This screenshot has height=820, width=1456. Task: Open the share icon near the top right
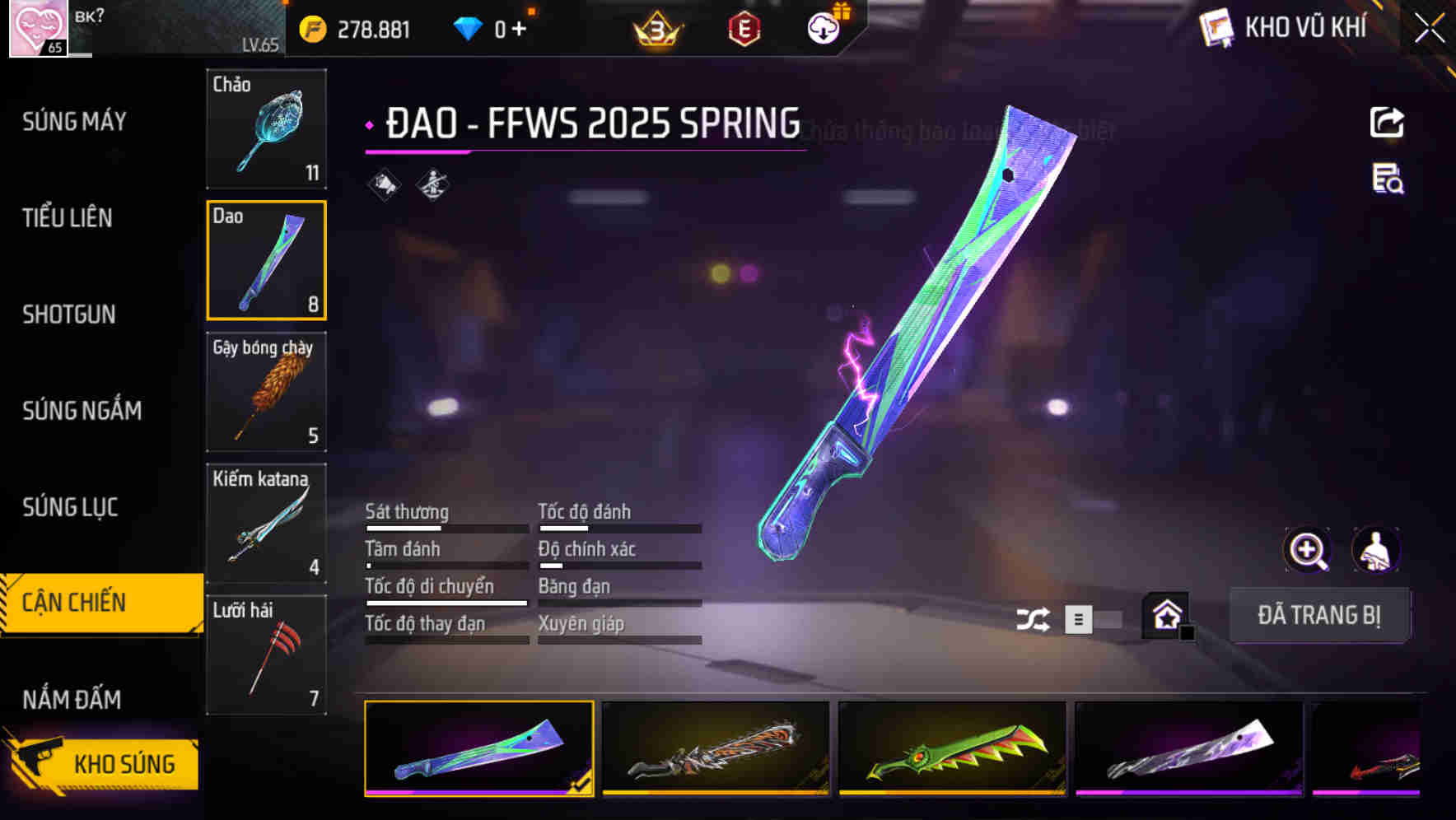[x=1387, y=122]
